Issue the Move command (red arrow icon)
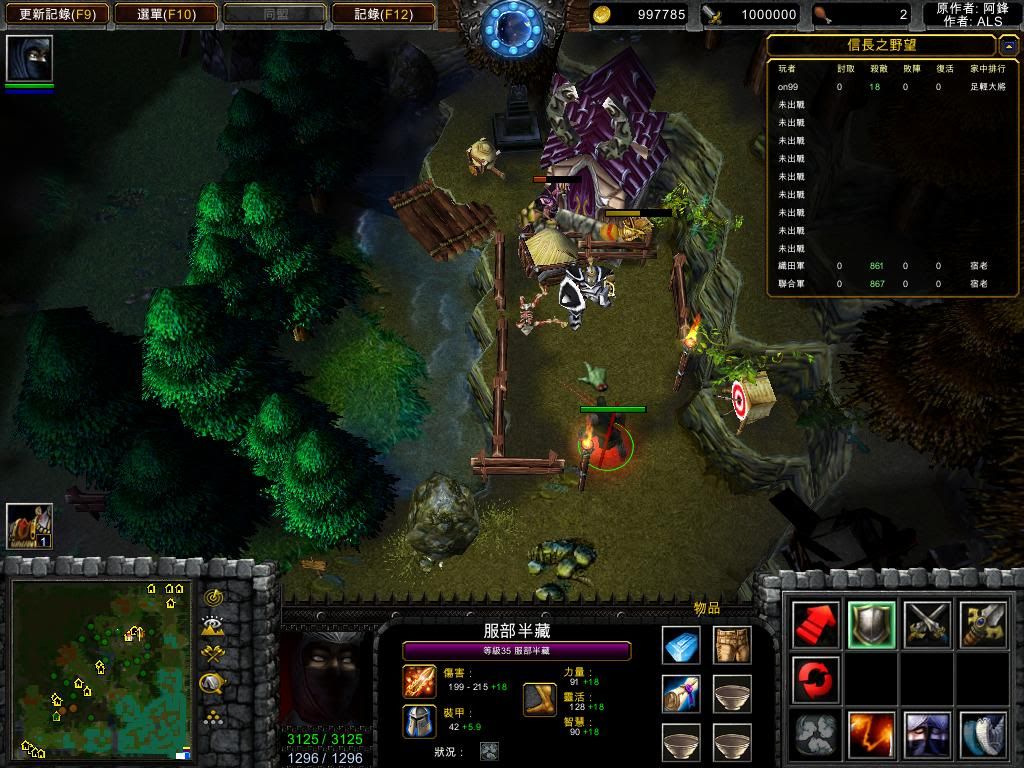Image resolution: width=1024 pixels, height=768 pixels. (x=814, y=625)
